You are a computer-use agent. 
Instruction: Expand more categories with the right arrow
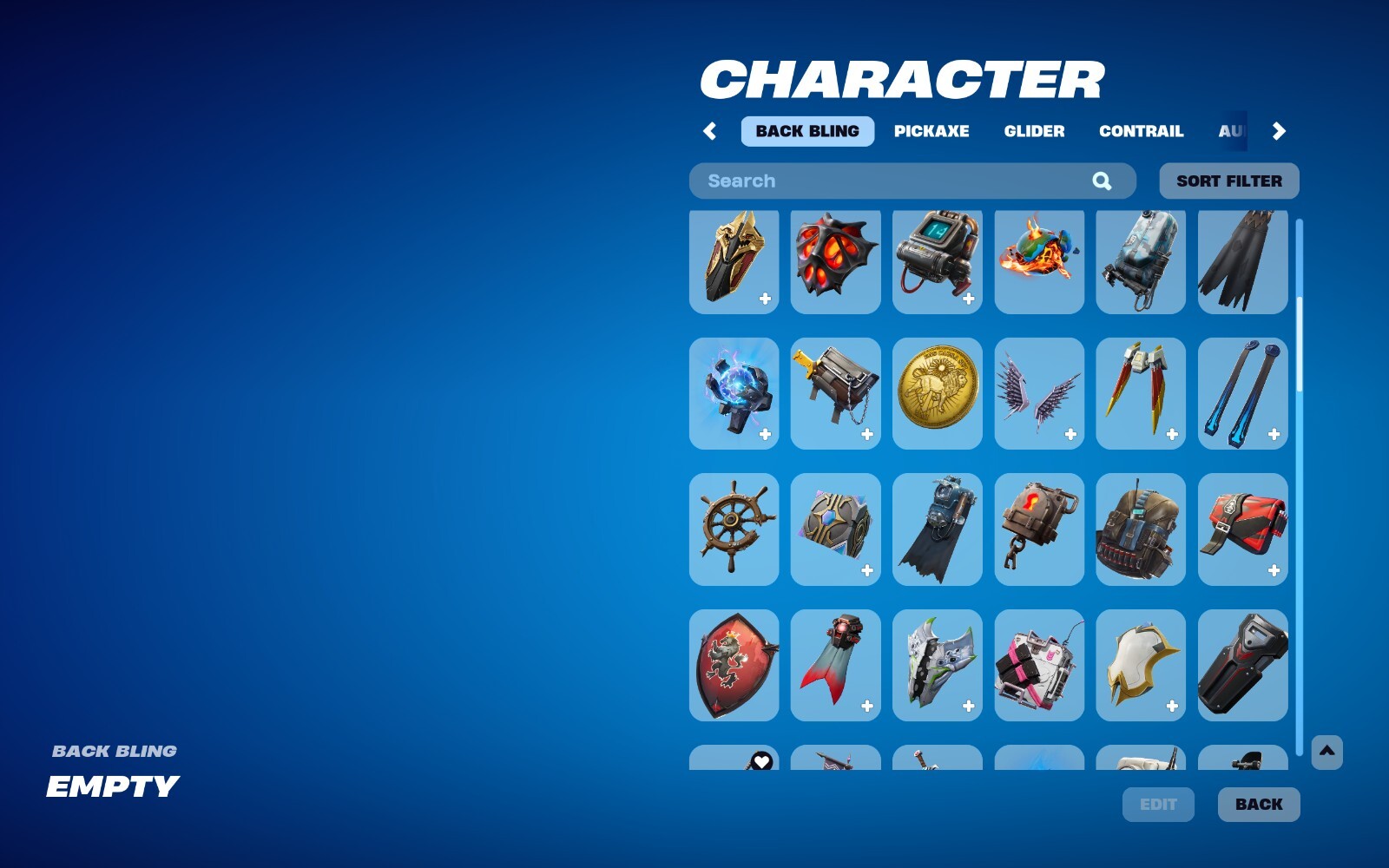coord(1278,131)
